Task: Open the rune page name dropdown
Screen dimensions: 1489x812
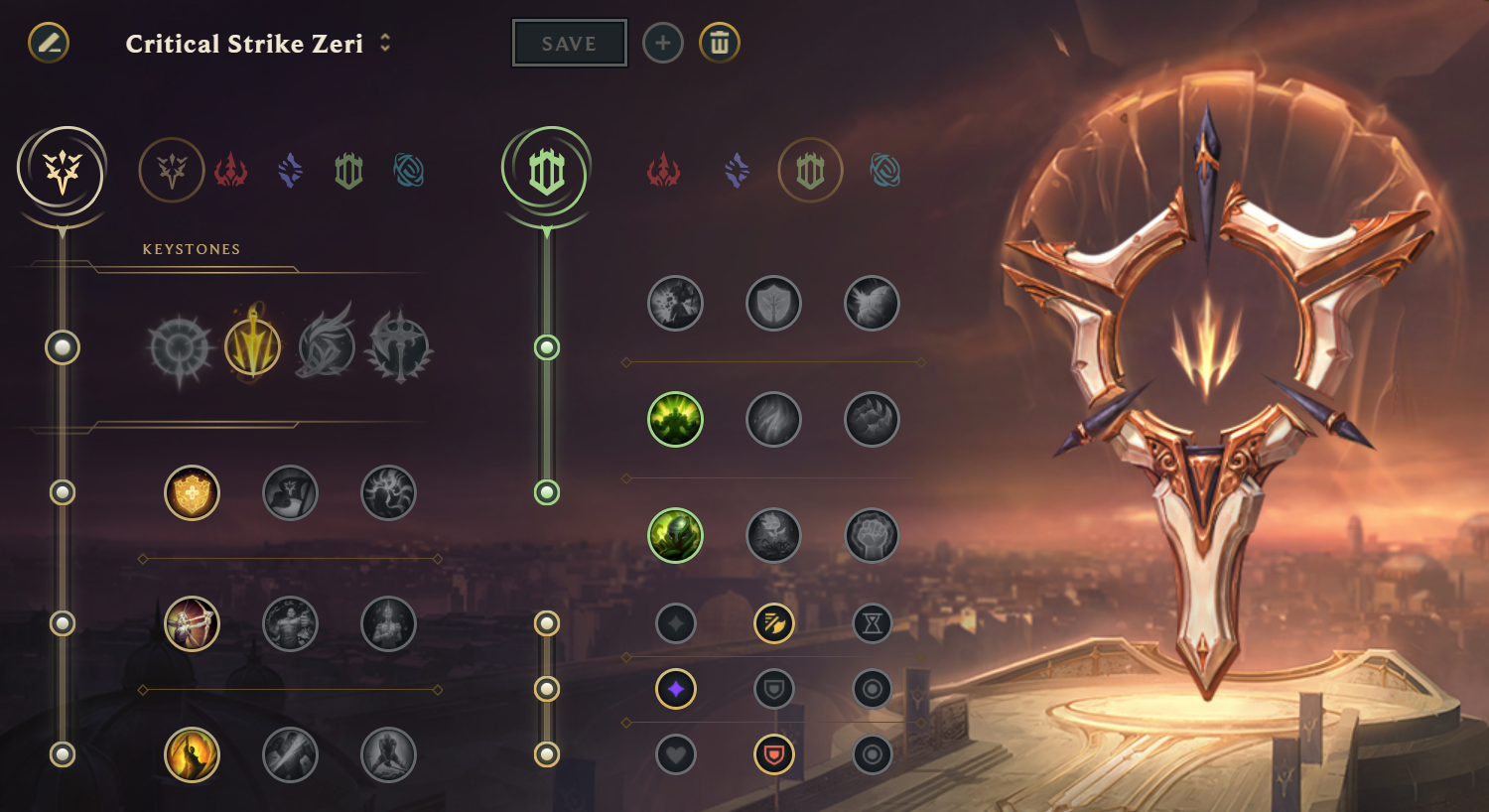Action: (x=385, y=43)
